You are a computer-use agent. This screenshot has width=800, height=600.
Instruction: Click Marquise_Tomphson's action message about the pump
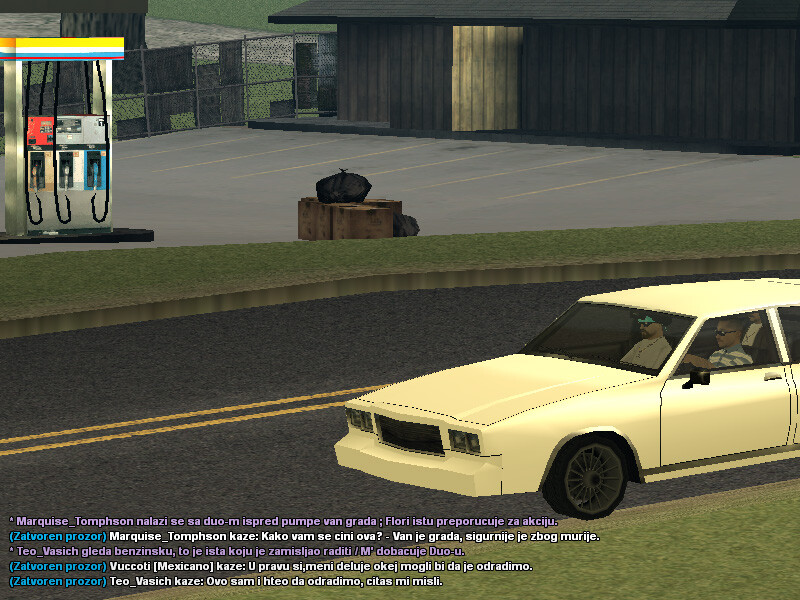click(283, 521)
